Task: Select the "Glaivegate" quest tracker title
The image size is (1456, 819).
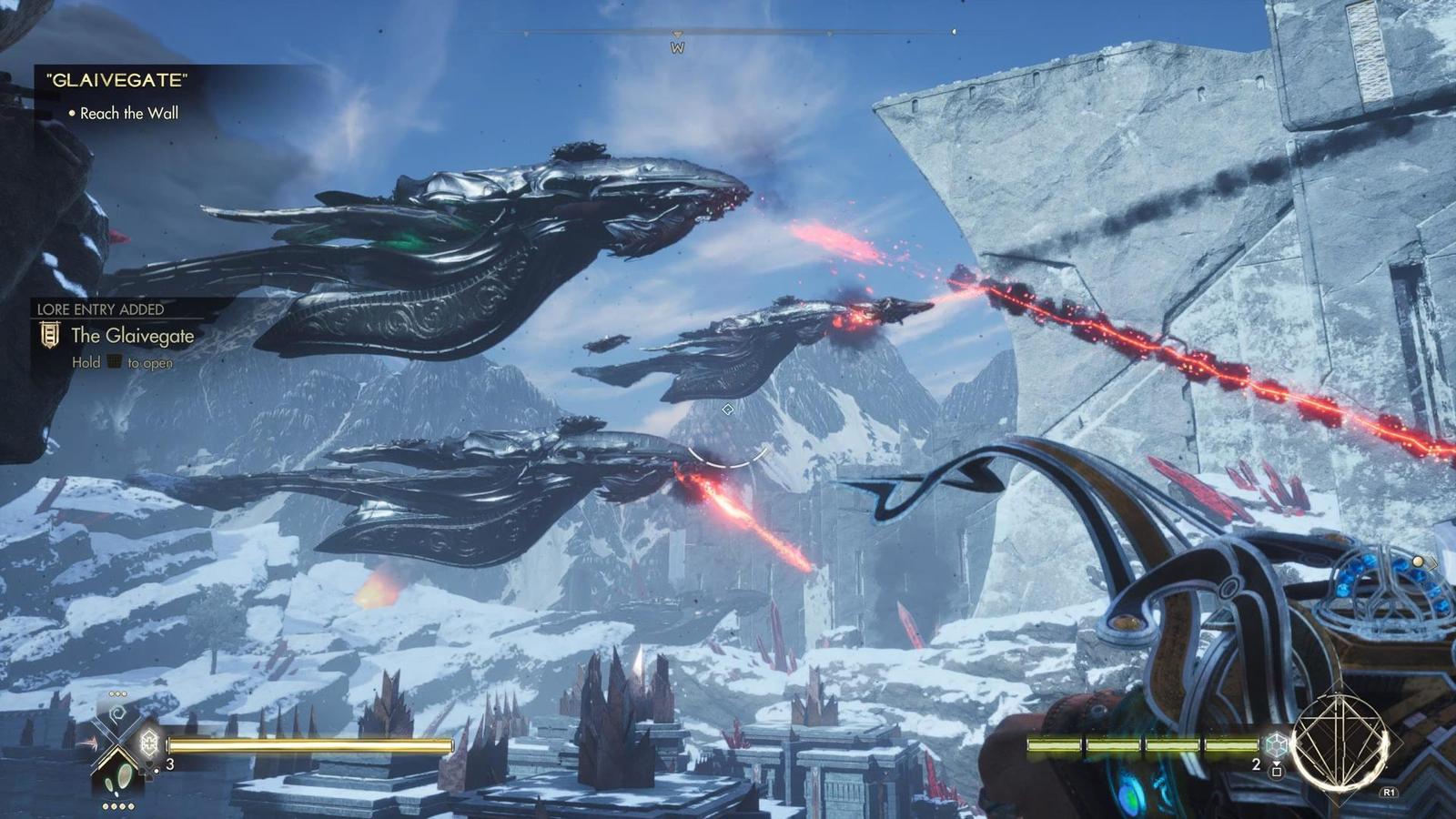Action: point(116,80)
